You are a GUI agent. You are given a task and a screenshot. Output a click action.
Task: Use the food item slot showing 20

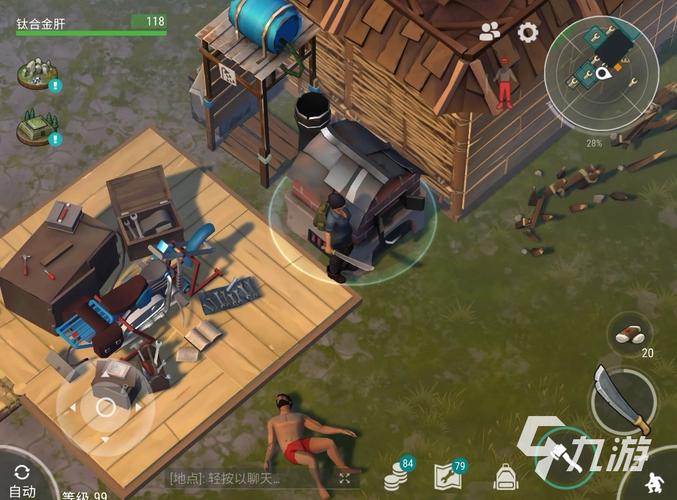[x=632, y=333]
